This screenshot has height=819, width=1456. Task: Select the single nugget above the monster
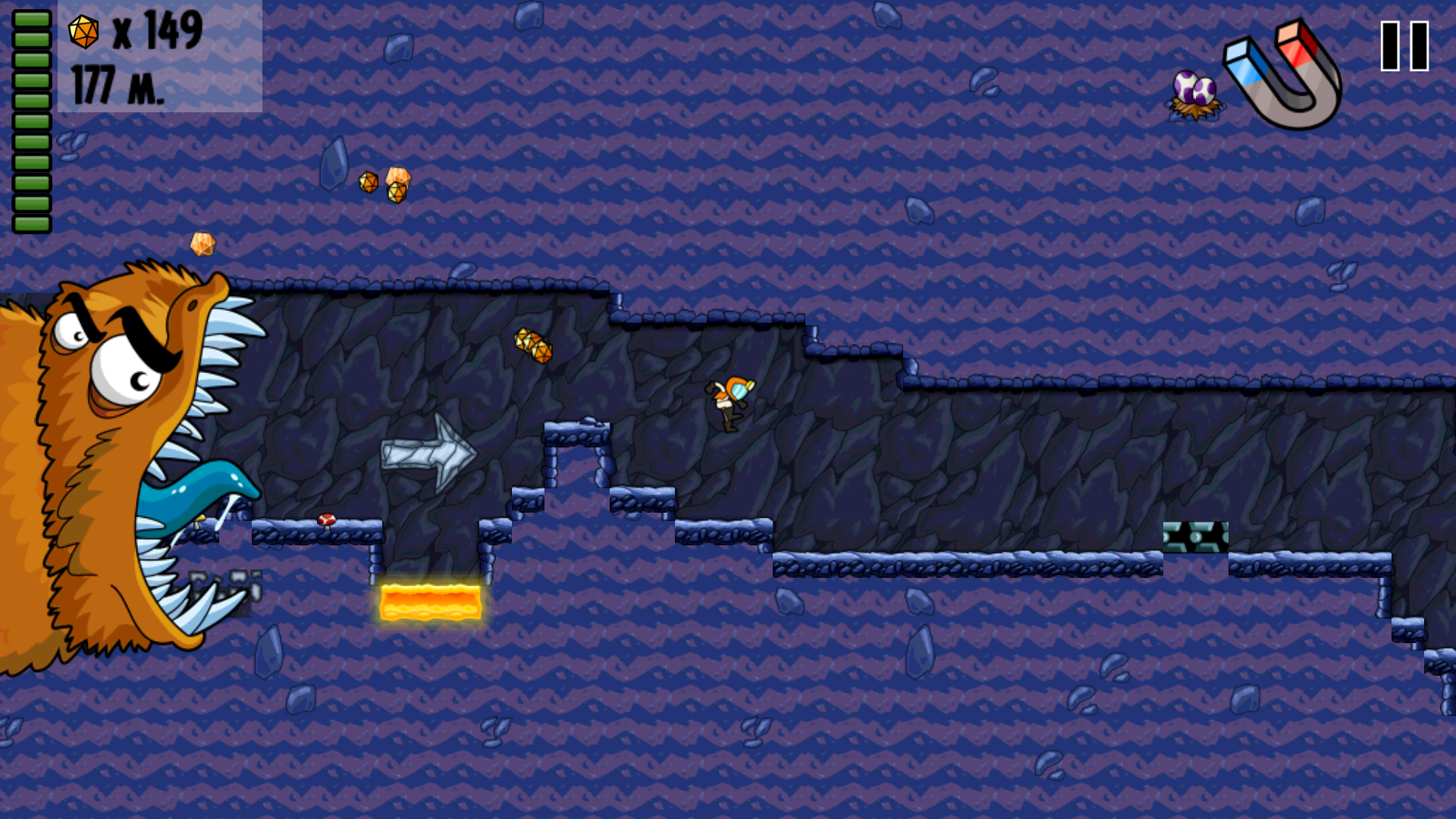coord(201,243)
